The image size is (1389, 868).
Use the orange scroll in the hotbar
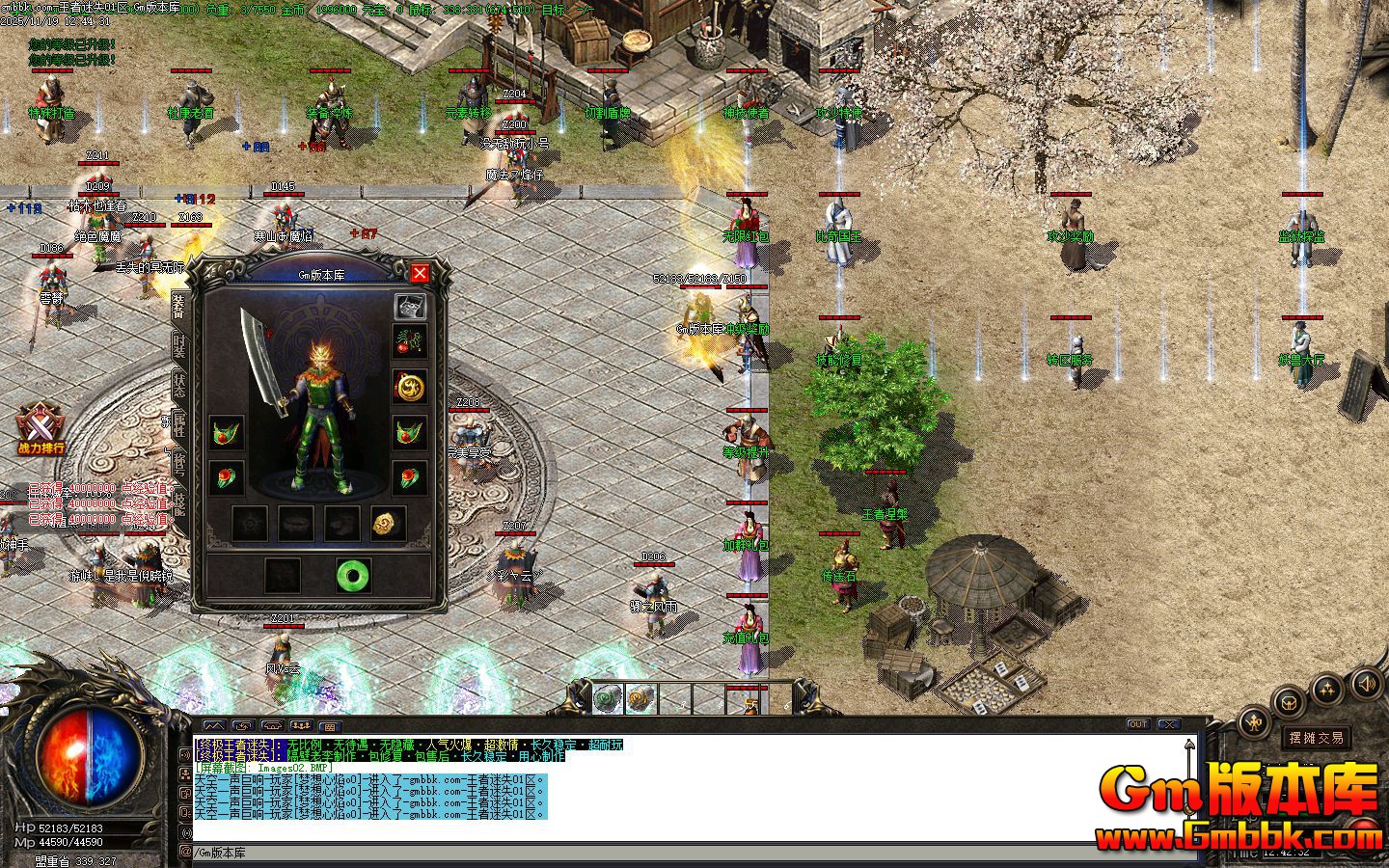(640, 698)
